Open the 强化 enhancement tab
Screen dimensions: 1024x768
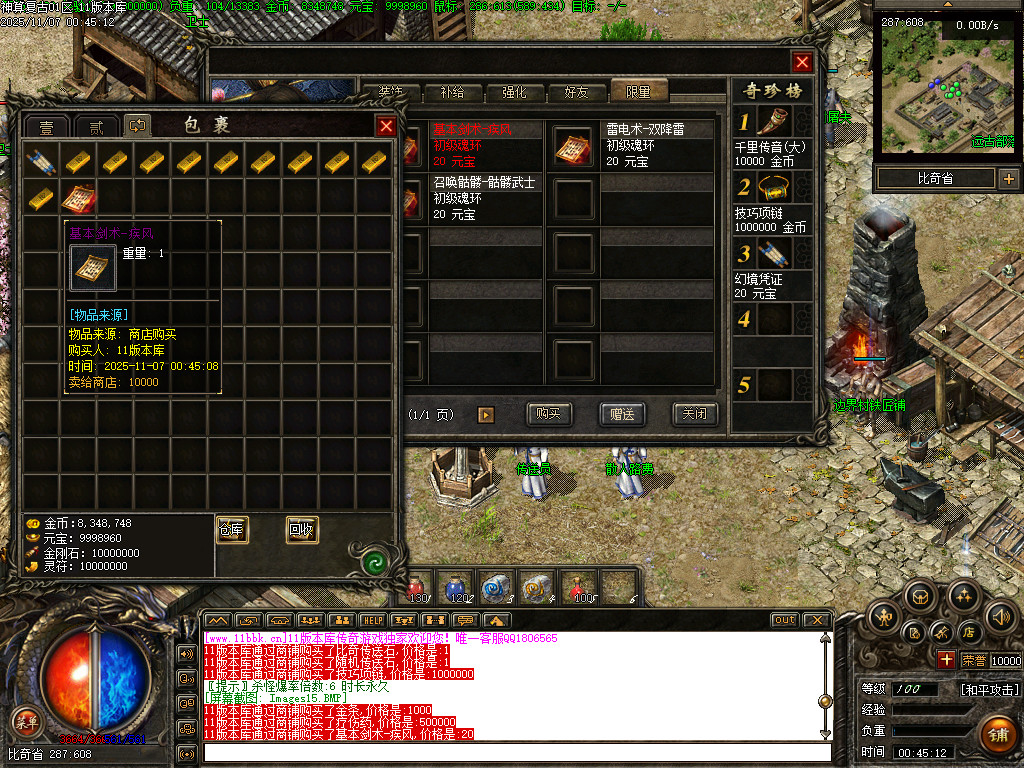click(x=514, y=93)
